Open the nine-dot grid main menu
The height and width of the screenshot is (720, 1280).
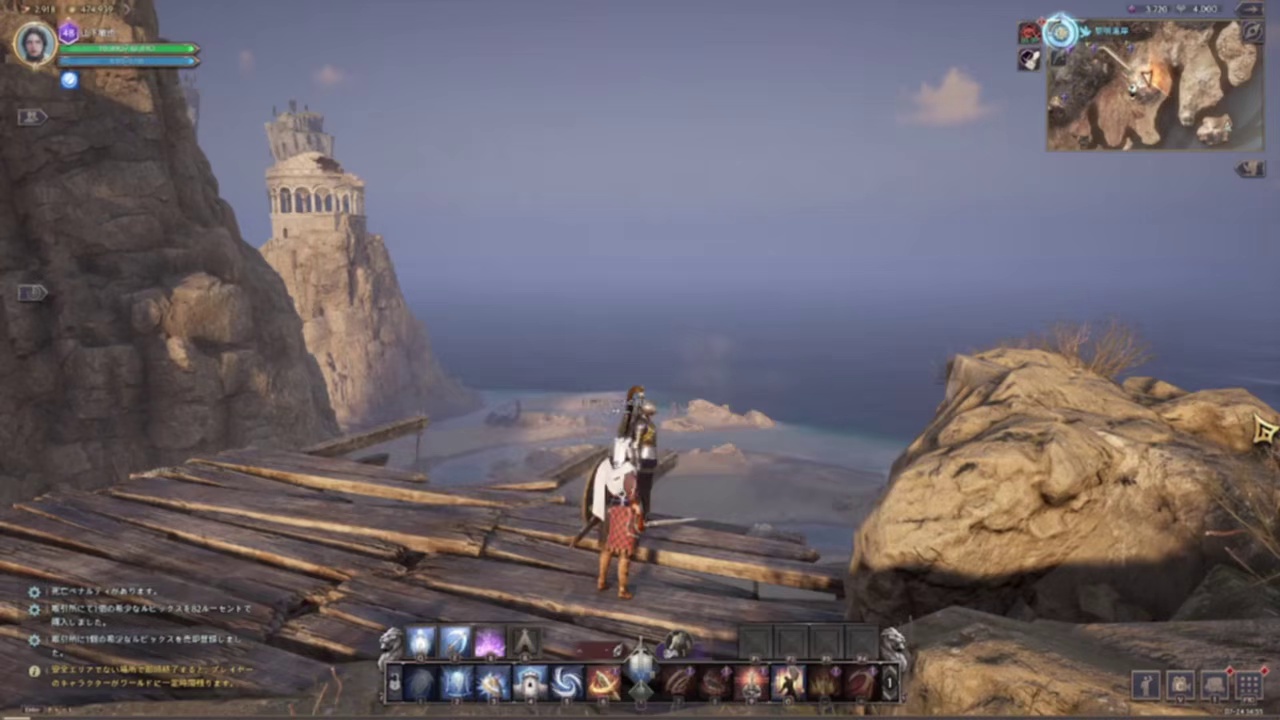[x=1248, y=684]
